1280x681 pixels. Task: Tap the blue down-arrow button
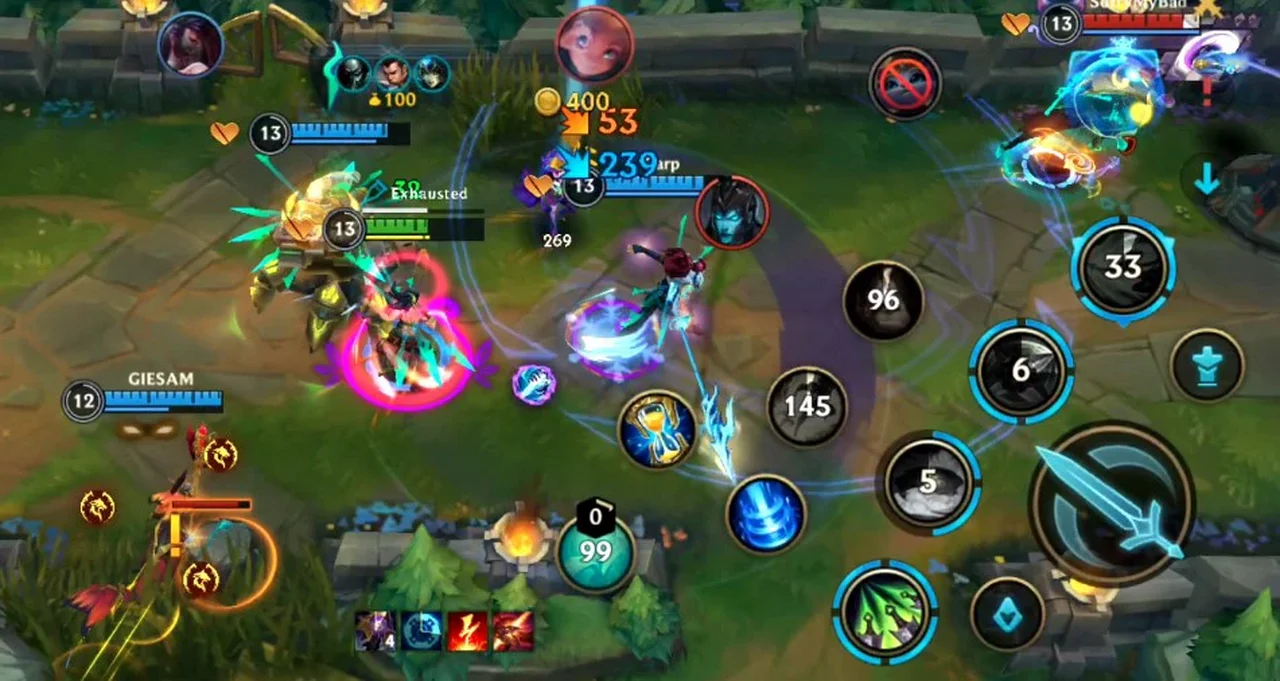[1207, 180]
